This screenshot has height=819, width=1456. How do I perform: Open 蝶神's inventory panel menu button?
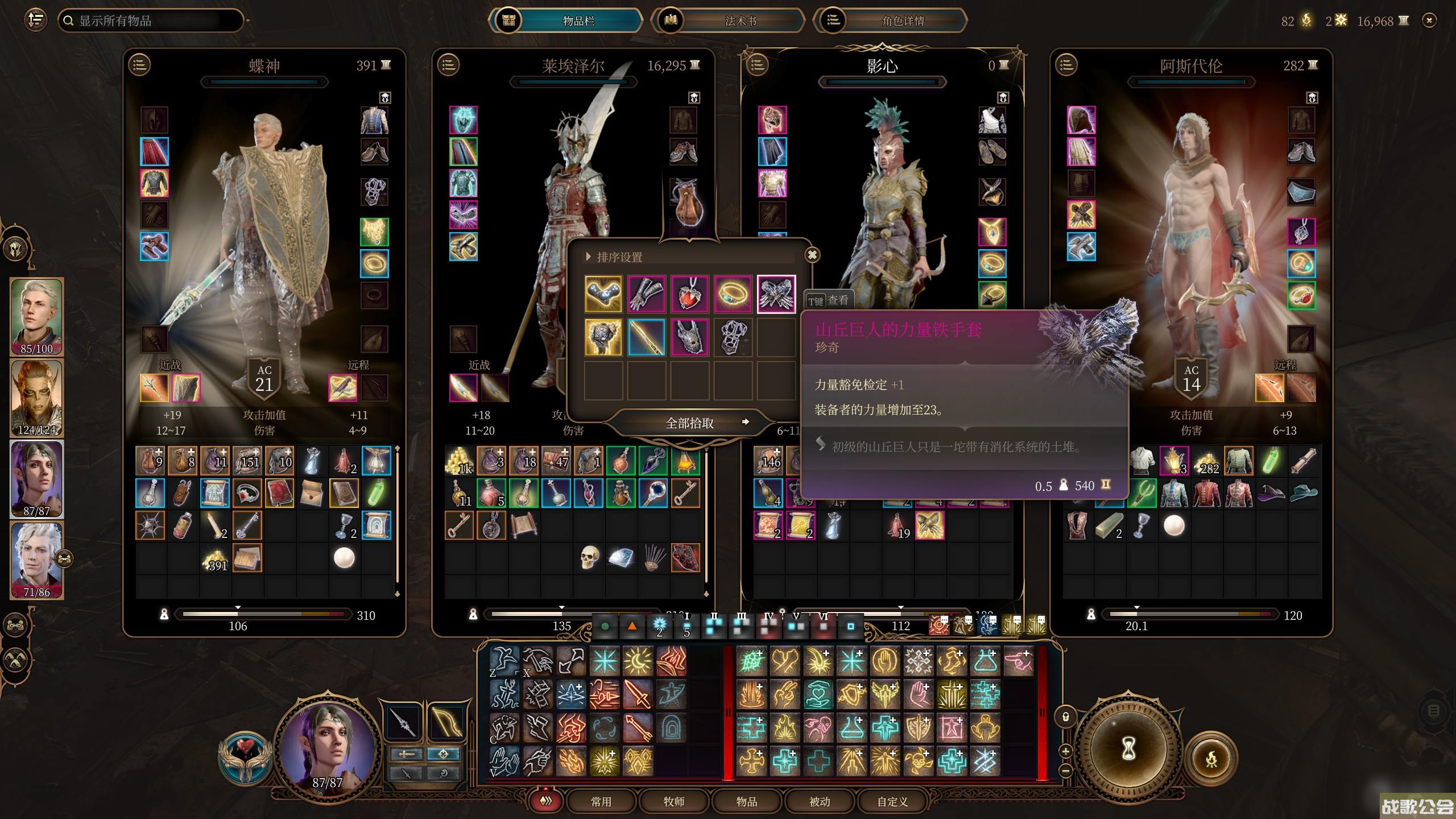(x=139, y=65)
